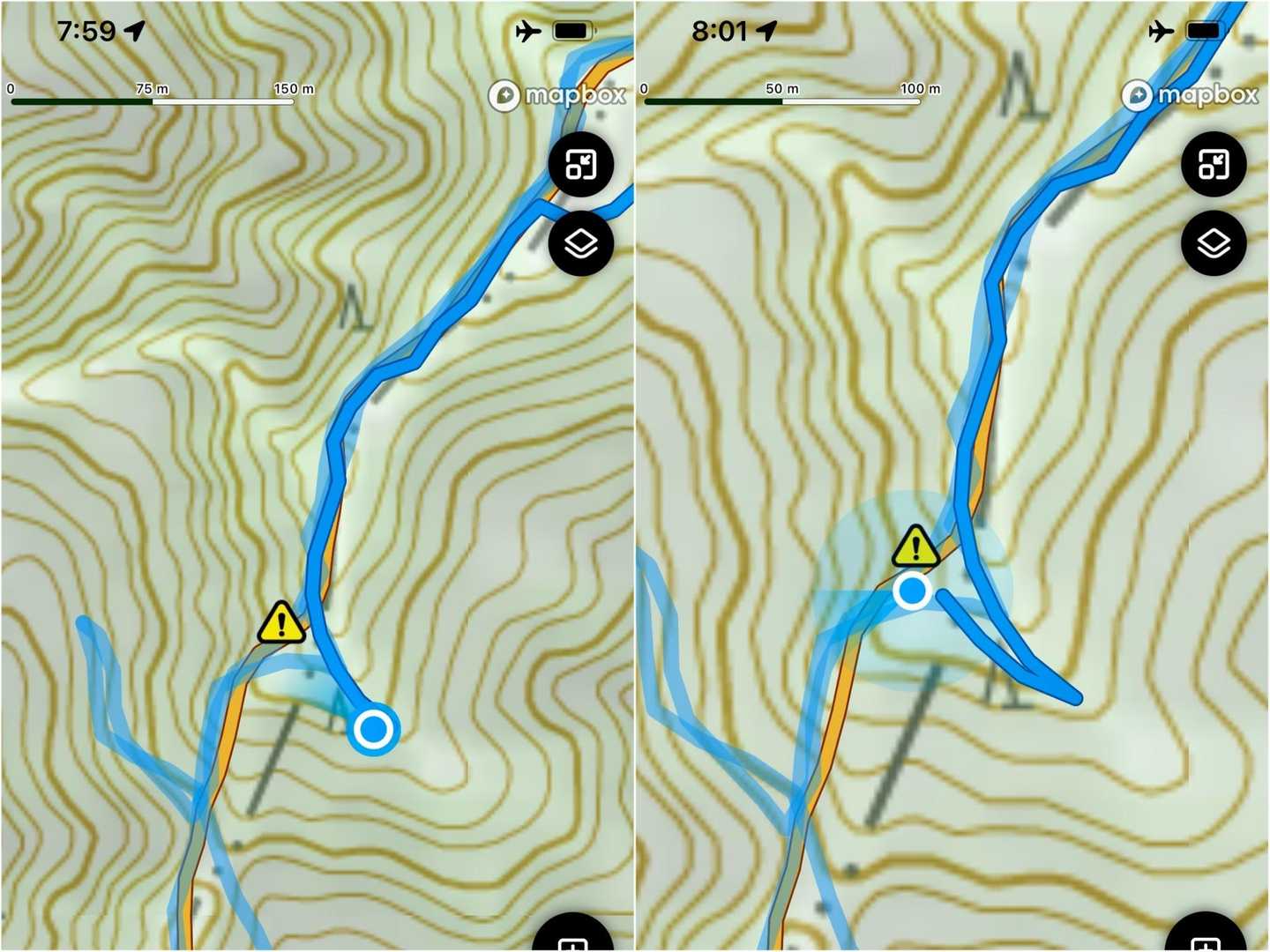
Task: Tap the minimize-map button in the 7:59 panel
Action: [580, 165]
